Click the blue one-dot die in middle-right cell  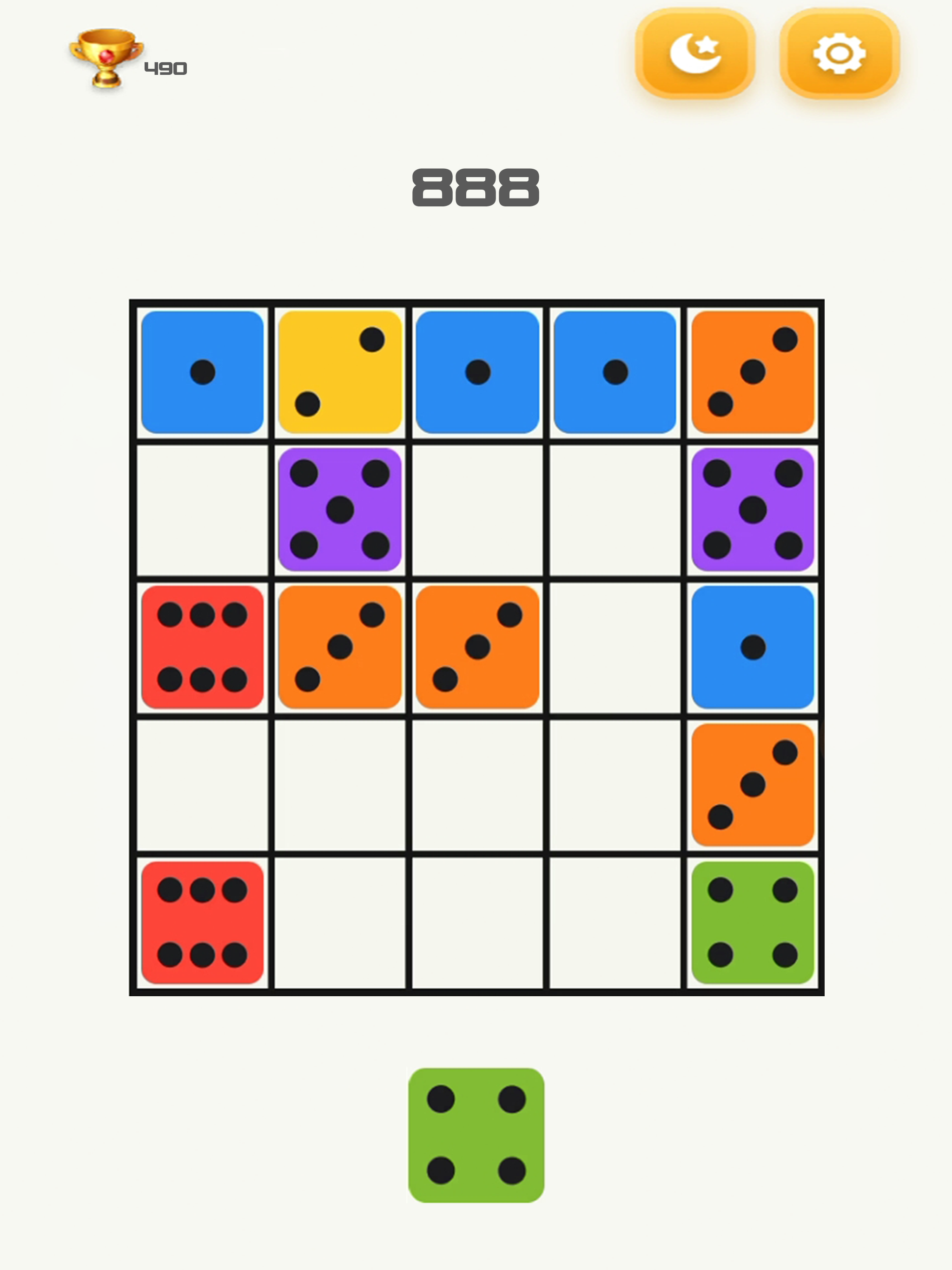754,648
